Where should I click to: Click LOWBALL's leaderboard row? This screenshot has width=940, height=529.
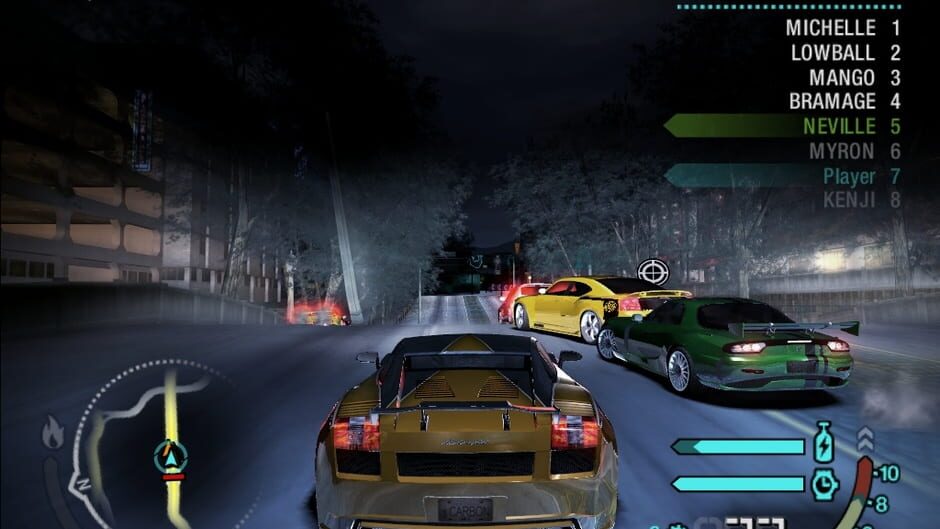click(844, 53)
